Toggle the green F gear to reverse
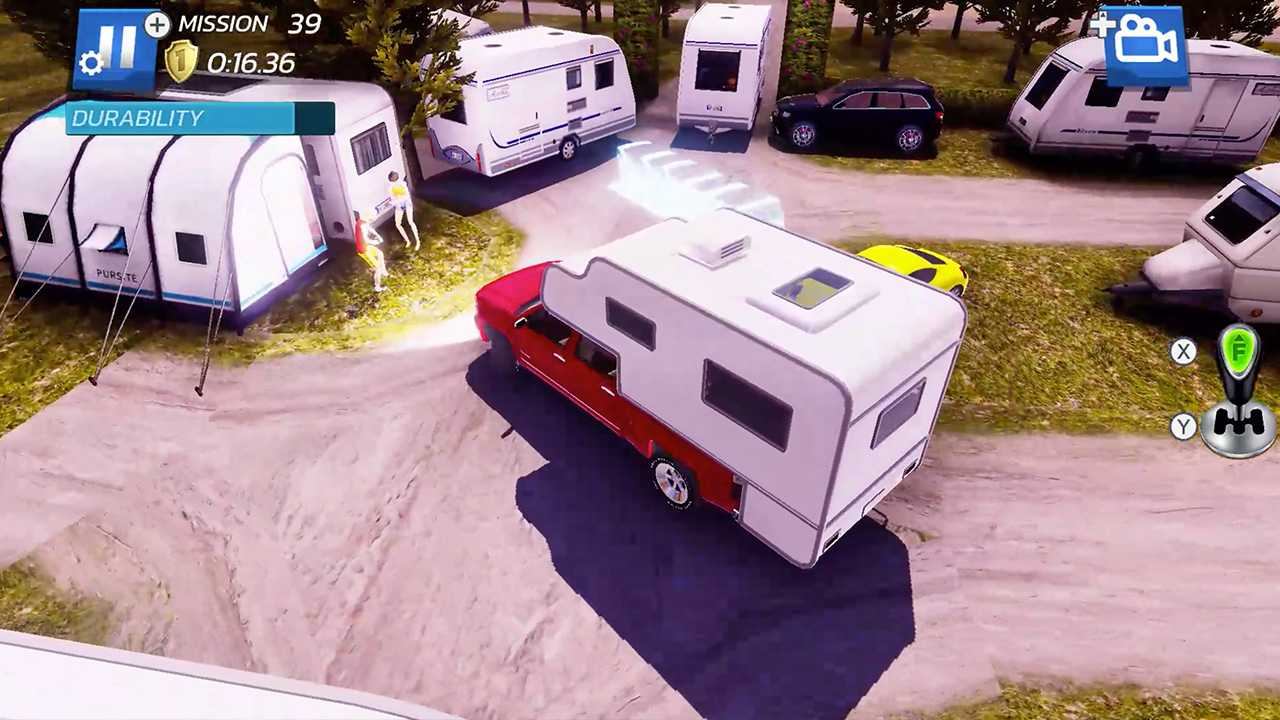Image resolution: width=1280 pixels, height=720 pixels. (x=1240, y=352)
